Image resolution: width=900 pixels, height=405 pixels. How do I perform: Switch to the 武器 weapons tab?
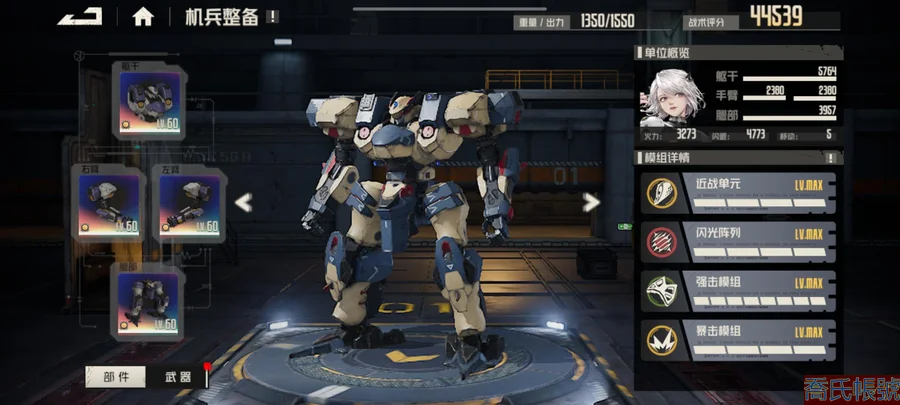tap(177, 377)
